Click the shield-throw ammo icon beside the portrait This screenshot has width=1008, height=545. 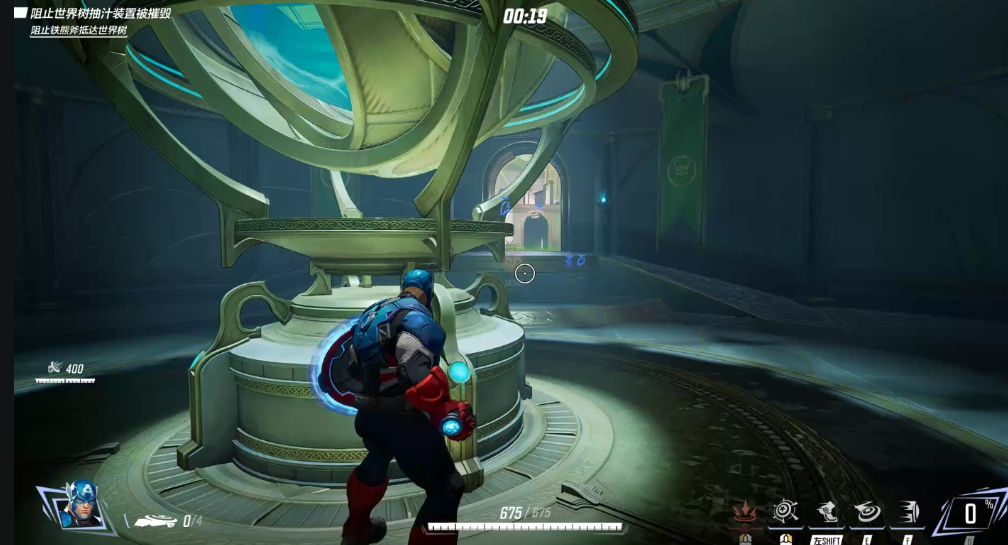[x=156, y=521]
